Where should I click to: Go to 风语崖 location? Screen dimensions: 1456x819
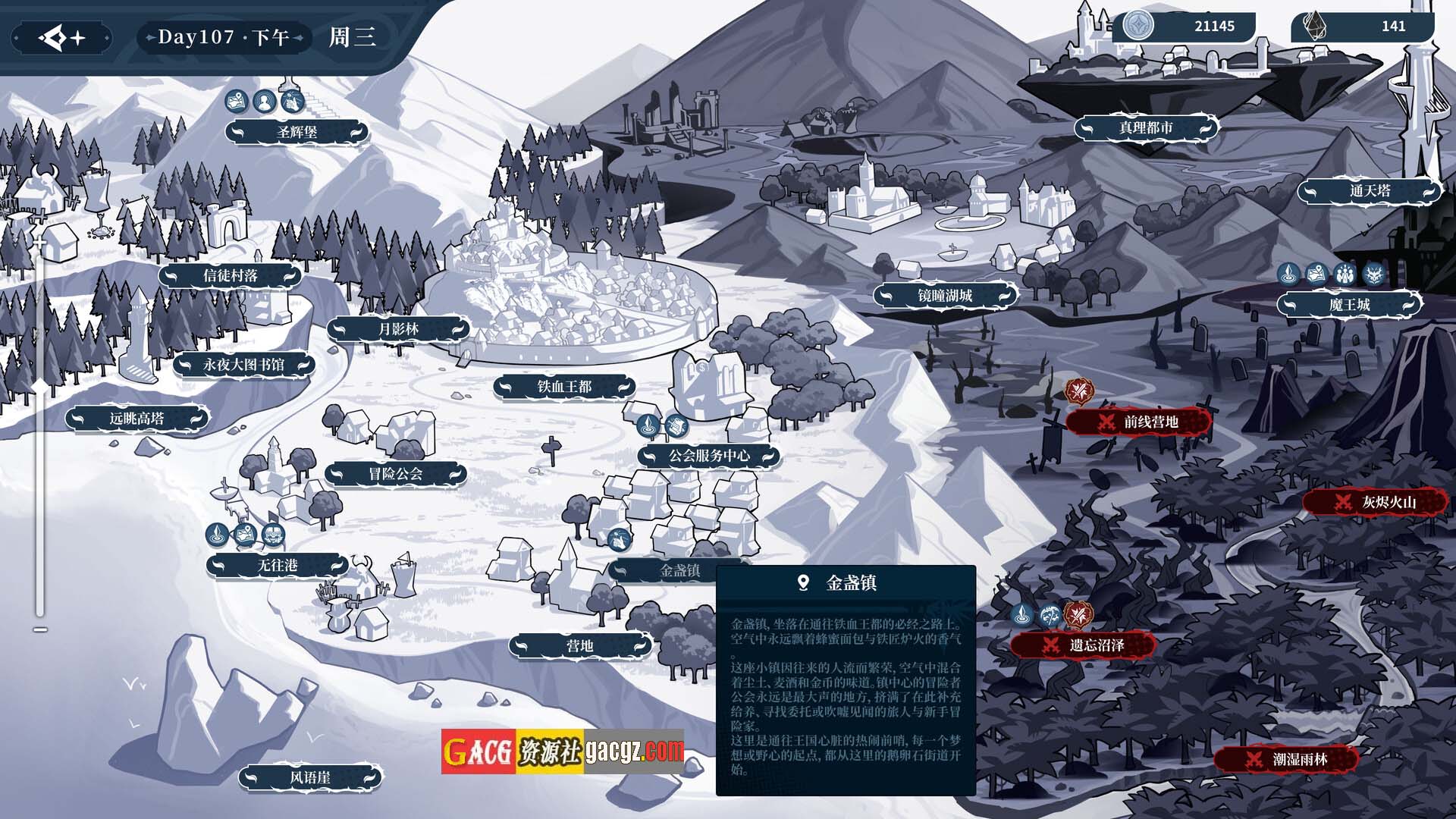tap(310, 777)
